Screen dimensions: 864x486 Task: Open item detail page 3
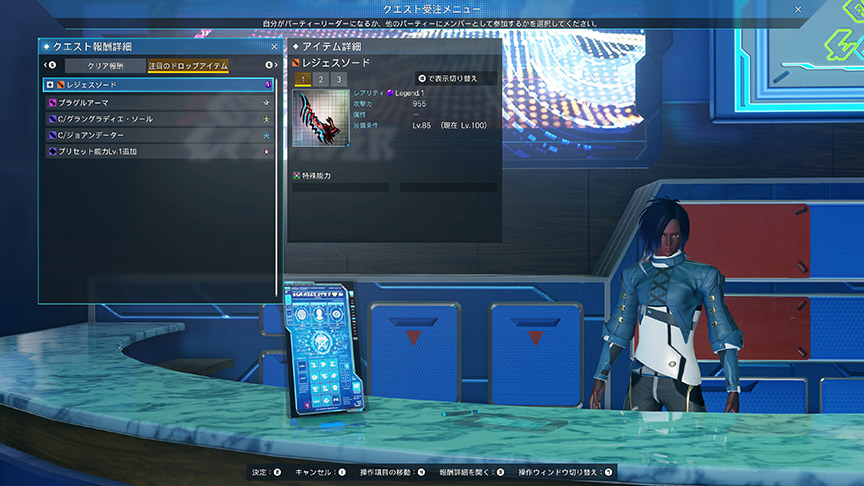[x=338, y=79]
